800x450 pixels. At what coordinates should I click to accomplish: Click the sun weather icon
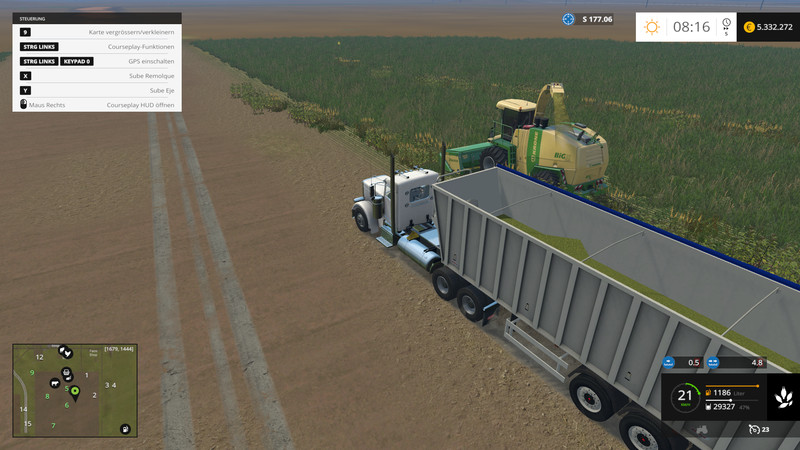(x=652, y=27)
